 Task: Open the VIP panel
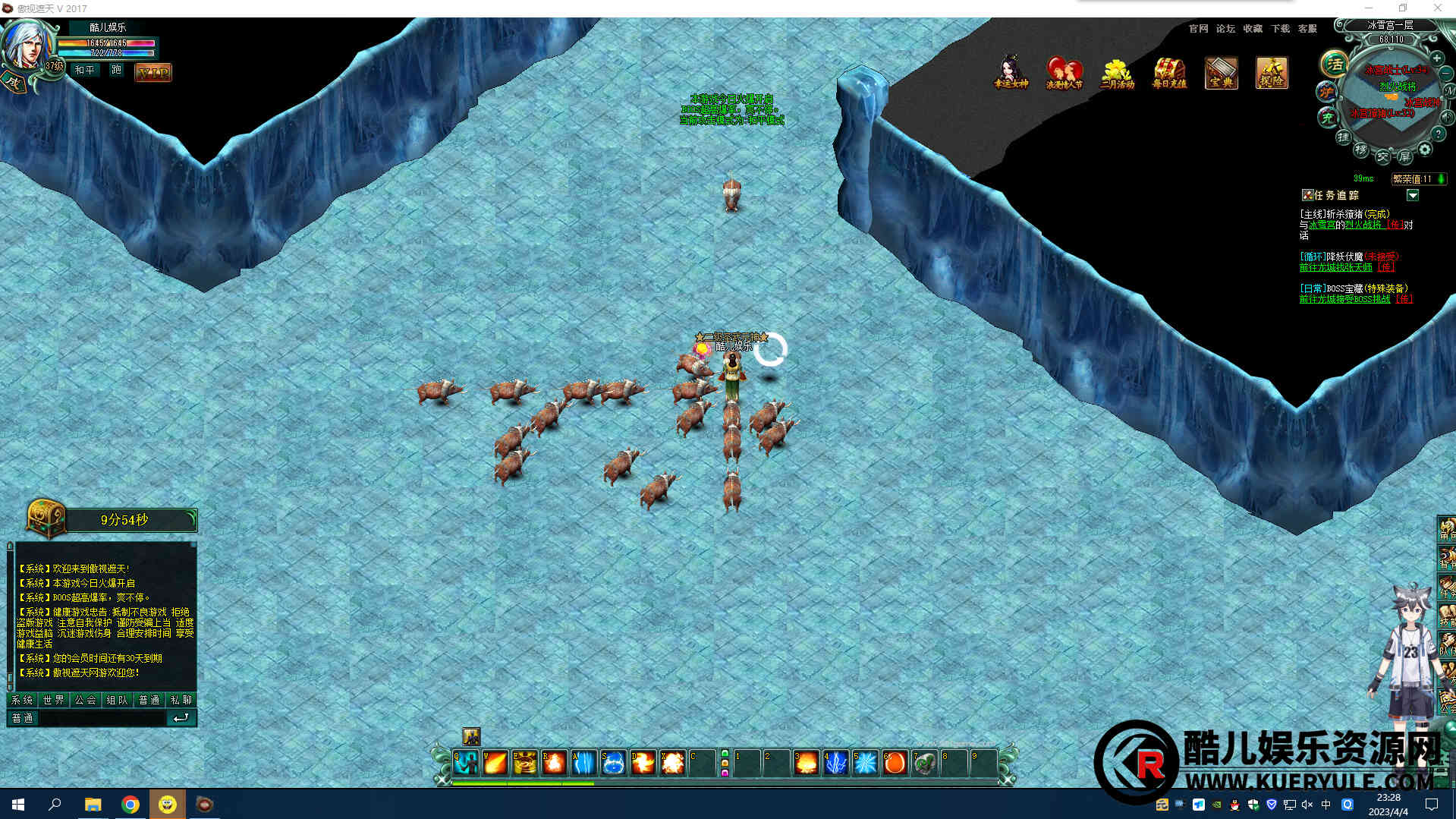click(153, 73)
